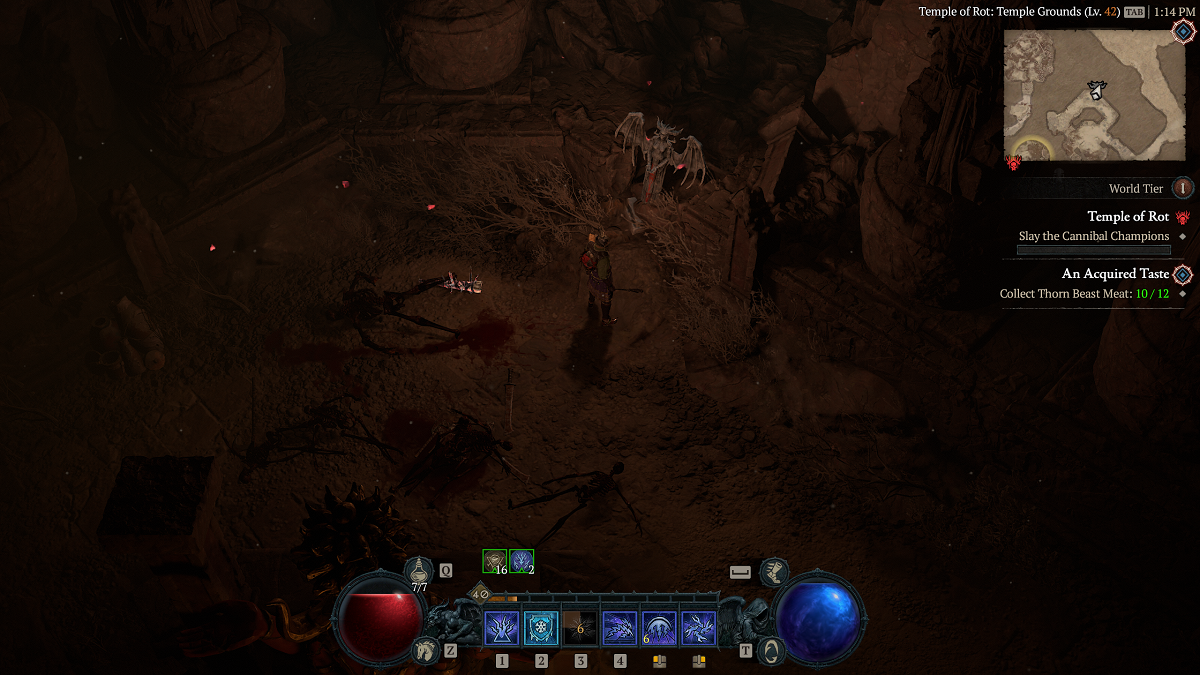The height and width of the screenshot is (675, 1200).
Task: Click the red skull event marker on minimap
Action: pyautogui.click(x=1013, y=161)
